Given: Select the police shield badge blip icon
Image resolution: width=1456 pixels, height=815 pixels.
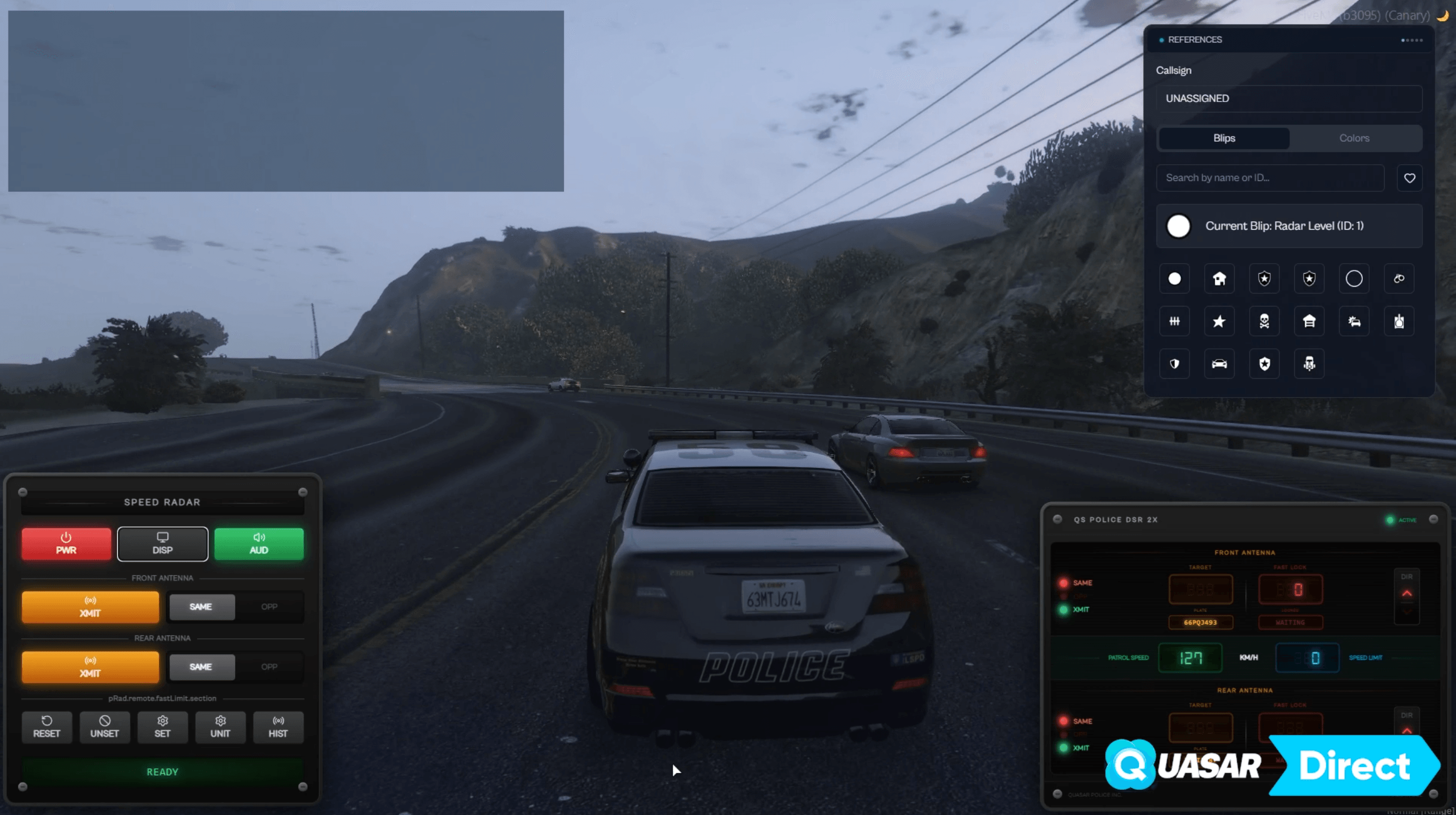Looking at the screenshot, I should [1264, 278].
